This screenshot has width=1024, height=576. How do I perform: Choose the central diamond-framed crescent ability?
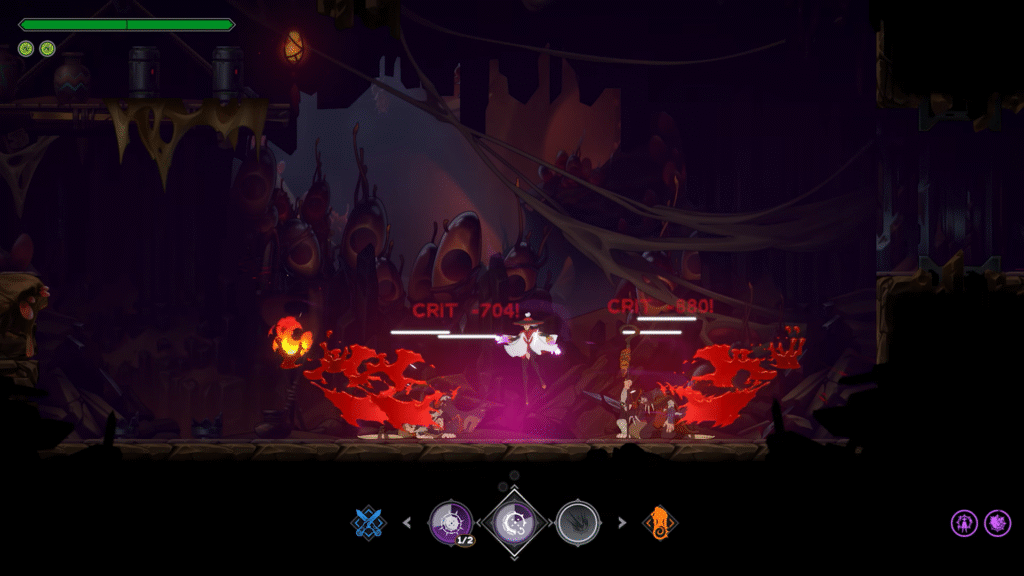514,522
